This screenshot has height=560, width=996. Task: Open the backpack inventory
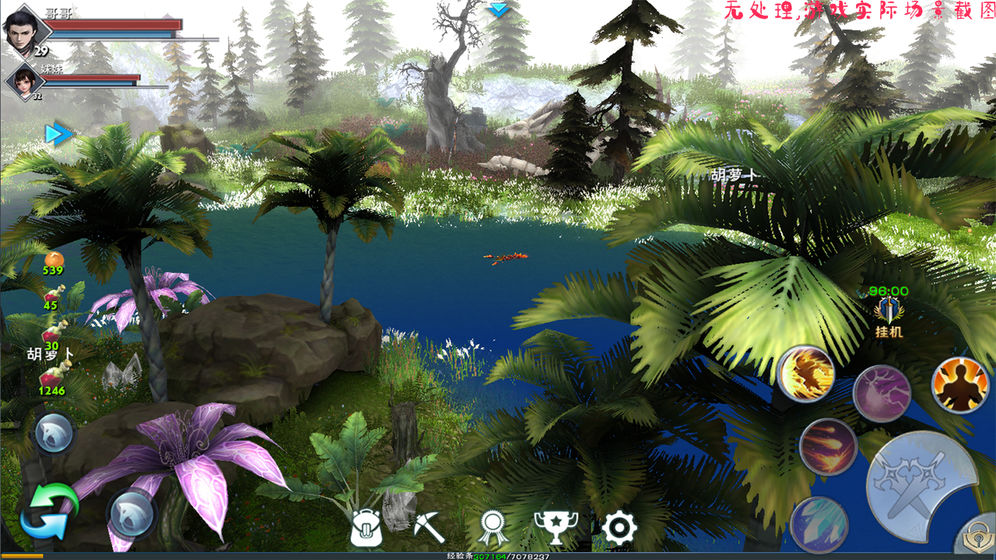[x=366, y=526]
